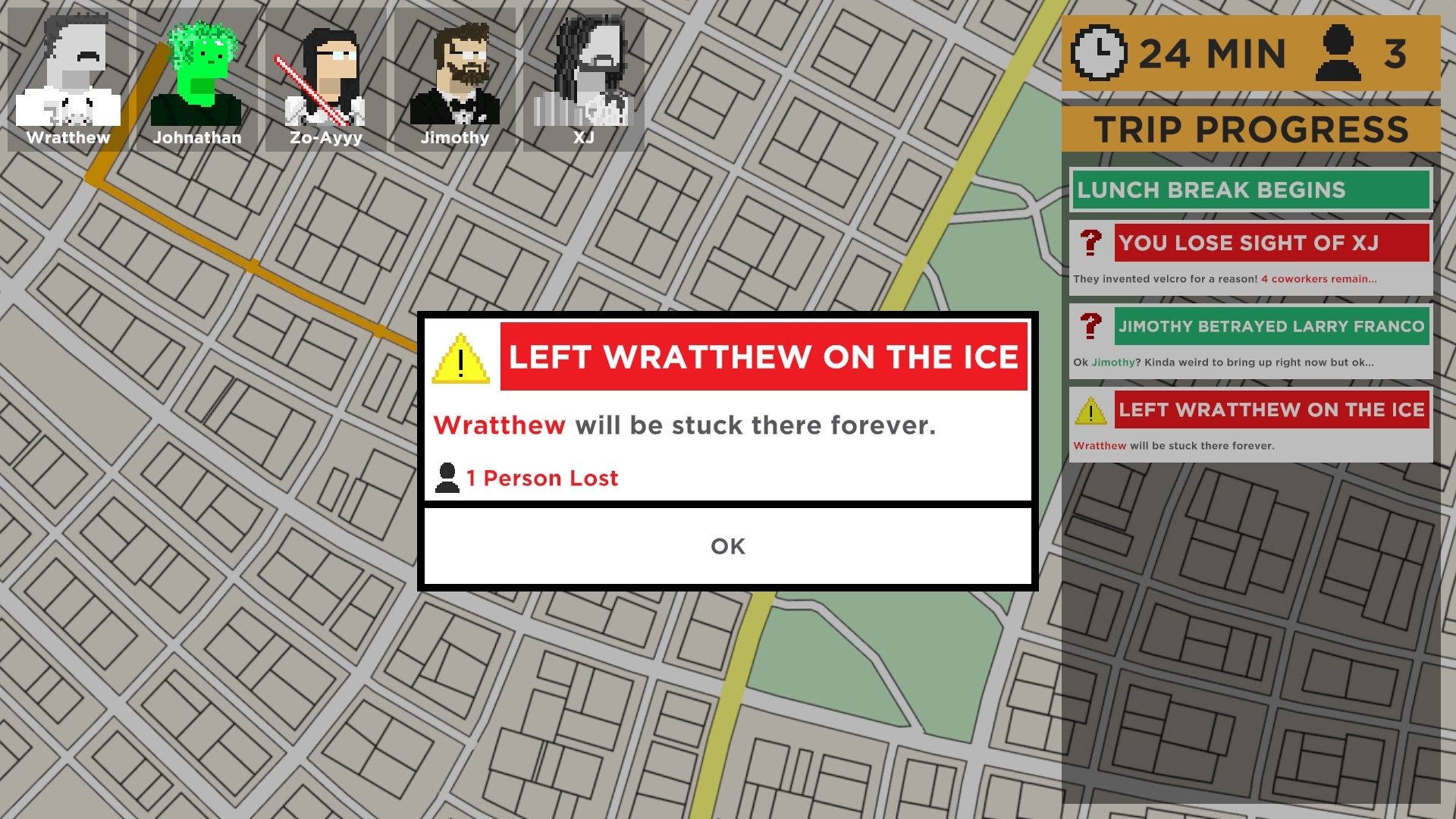Click the TRIP PROGRESS header
Image resolution: width=1456 pixels, height=819 pixels.
pos(1251,128)
